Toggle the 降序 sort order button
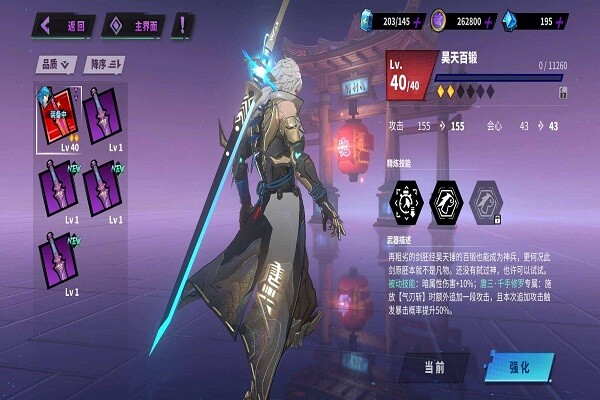This screenshot has width=600, height=400. click(x=103, y=65)
